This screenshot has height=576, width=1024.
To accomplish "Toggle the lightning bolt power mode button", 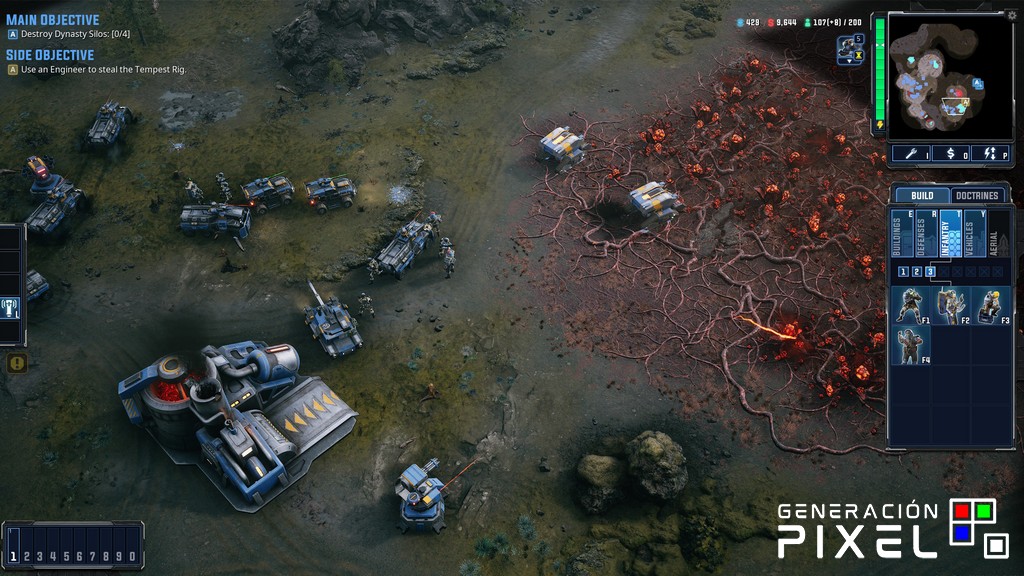I will pyautogui.click(x=992, y=154).
